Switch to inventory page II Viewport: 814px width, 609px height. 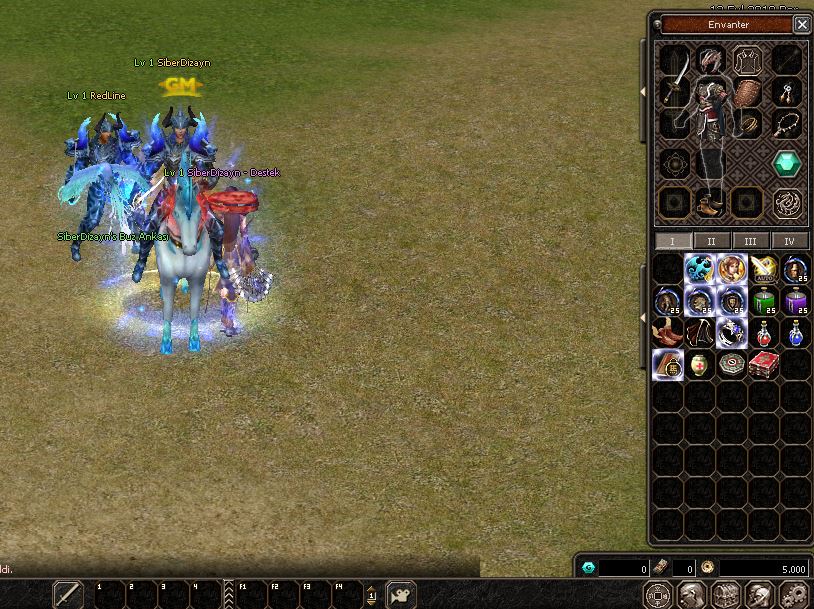pyautogui.click(x=711, y=241)
